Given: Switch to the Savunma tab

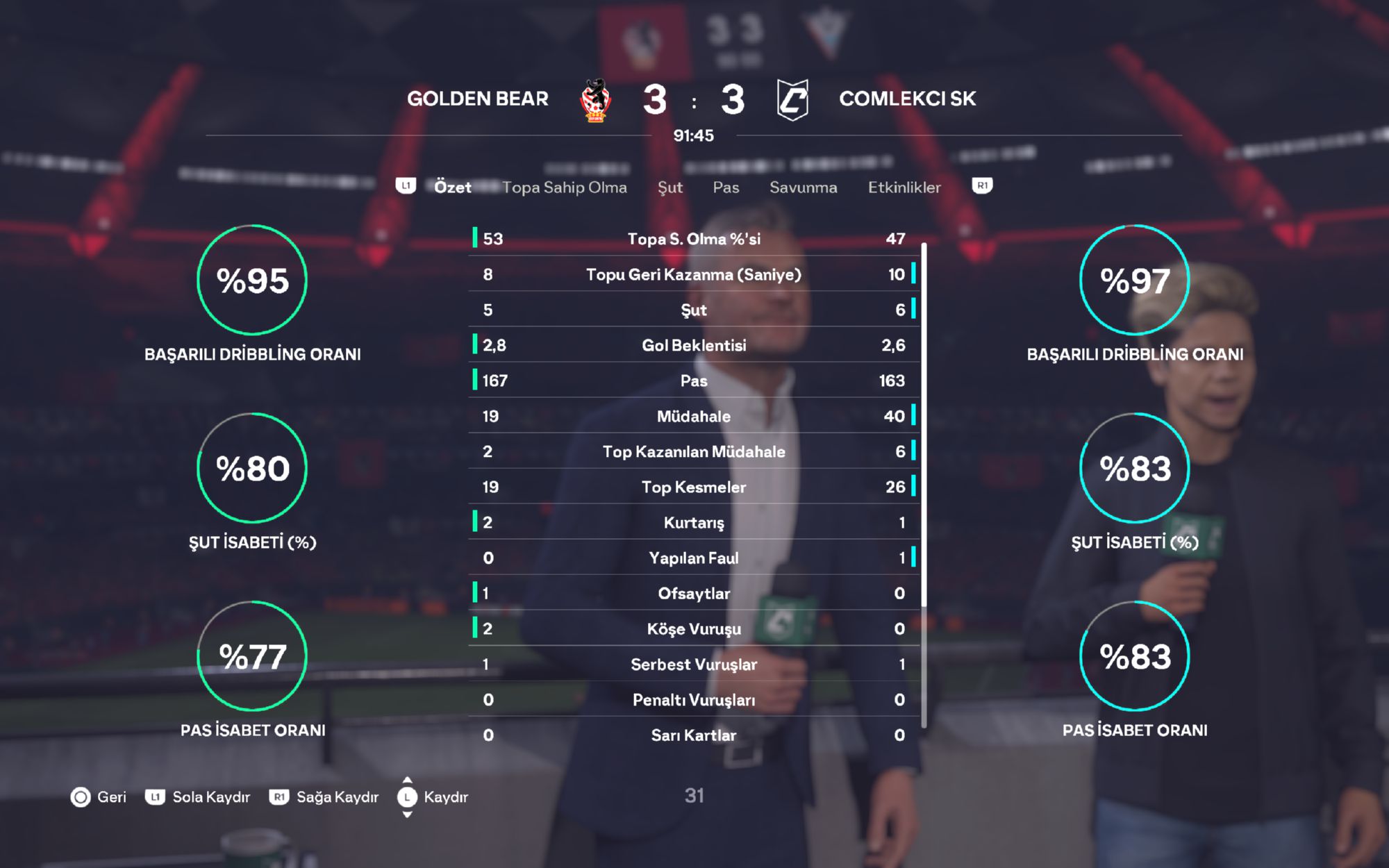Looking at the screenshot, I should pyautogui.click(x=803, y=187).
